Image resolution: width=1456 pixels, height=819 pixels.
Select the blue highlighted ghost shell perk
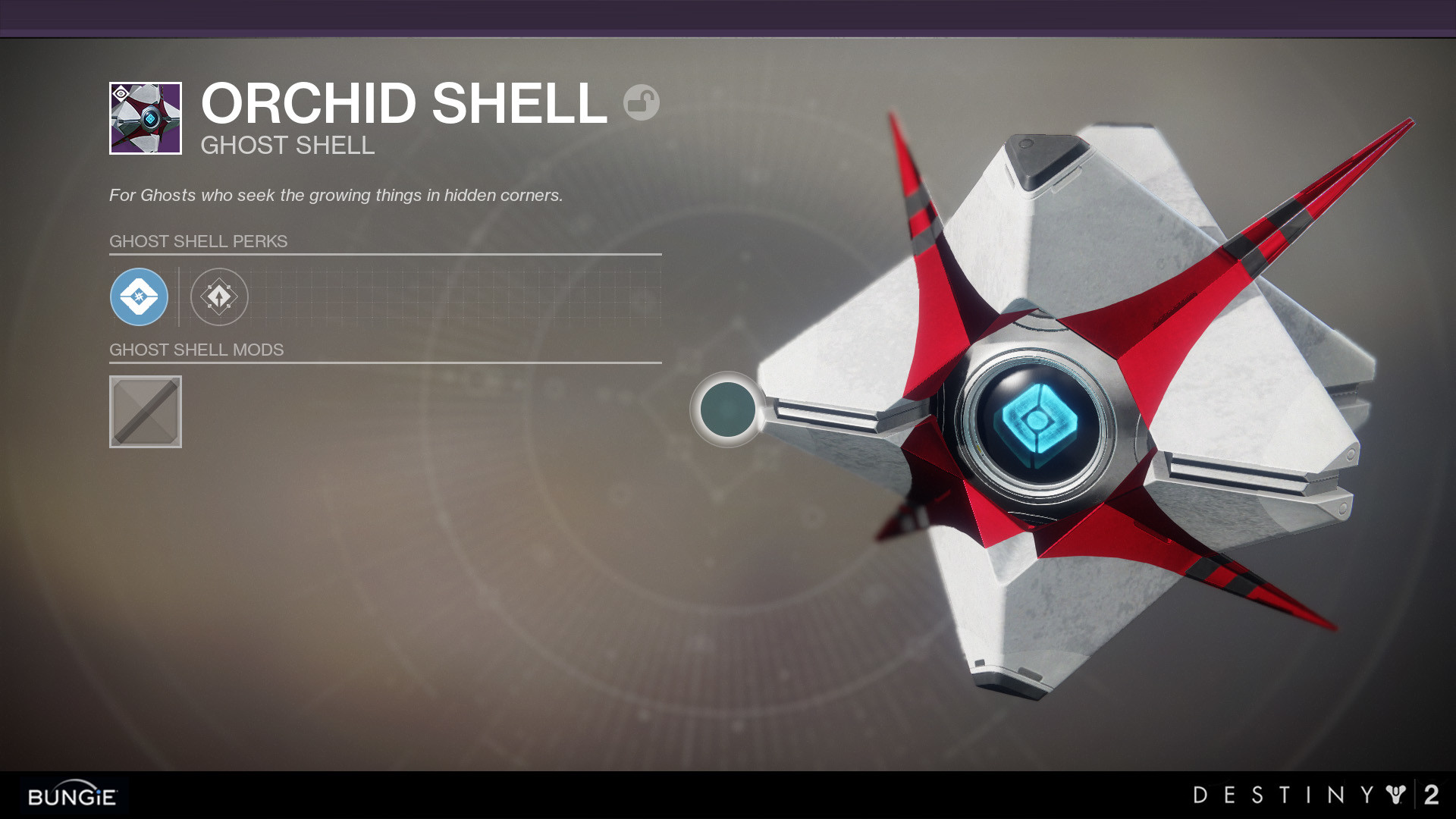click(x=139, y=297)
